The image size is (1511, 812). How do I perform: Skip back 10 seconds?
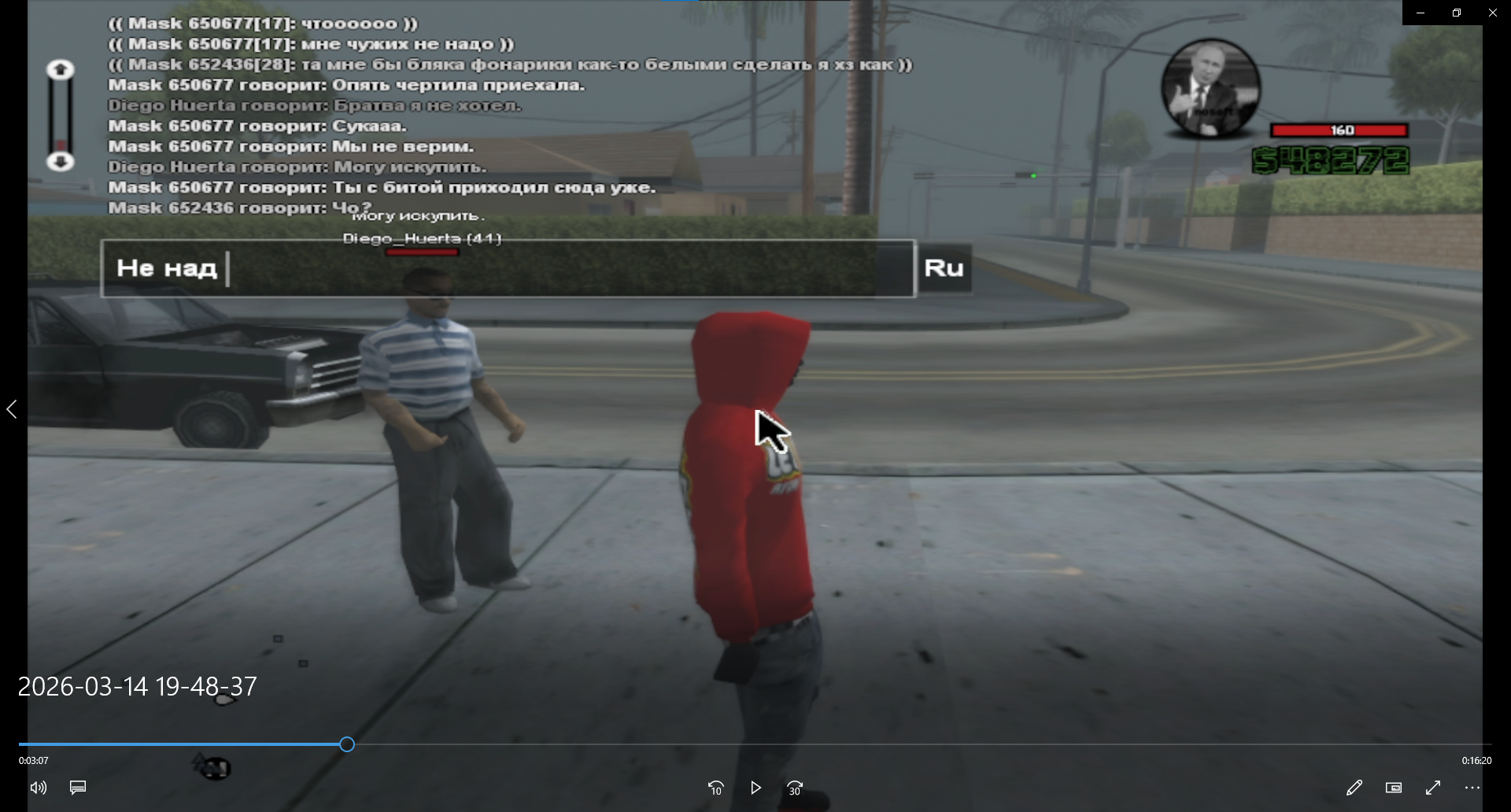coord(715,788)
